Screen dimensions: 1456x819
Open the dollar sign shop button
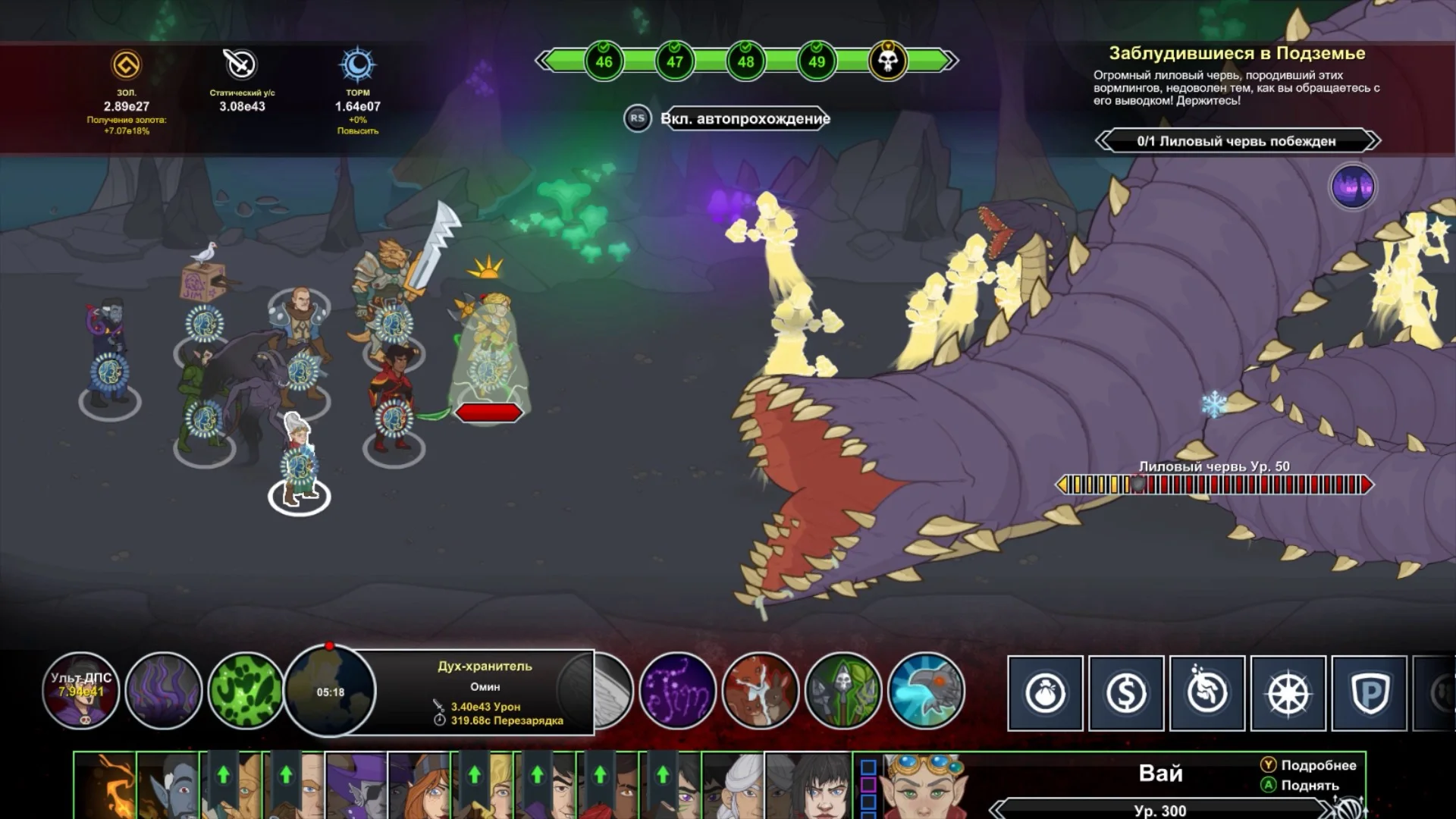1126,693
